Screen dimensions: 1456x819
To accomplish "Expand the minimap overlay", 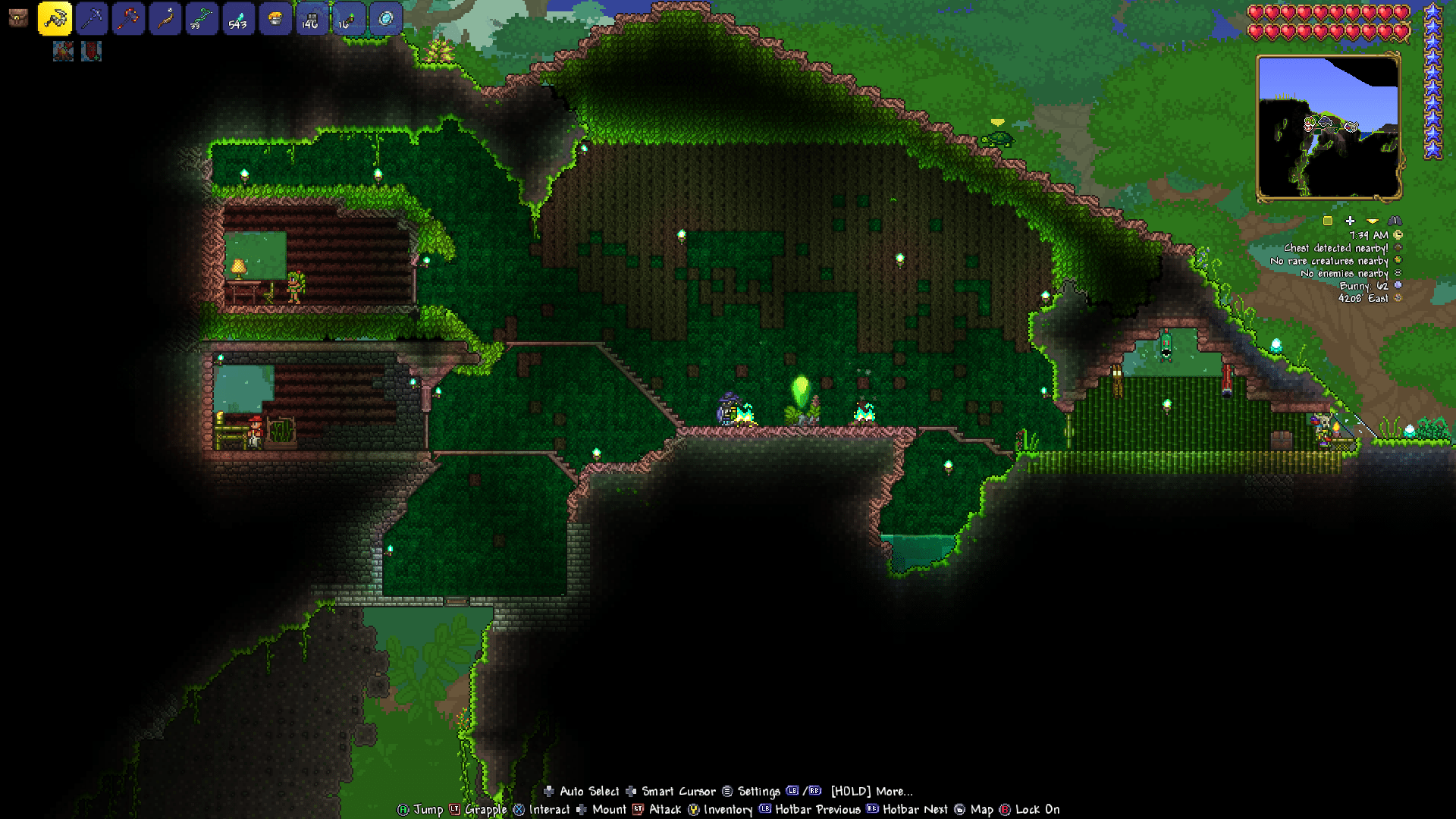I will tap(1373, 221).
